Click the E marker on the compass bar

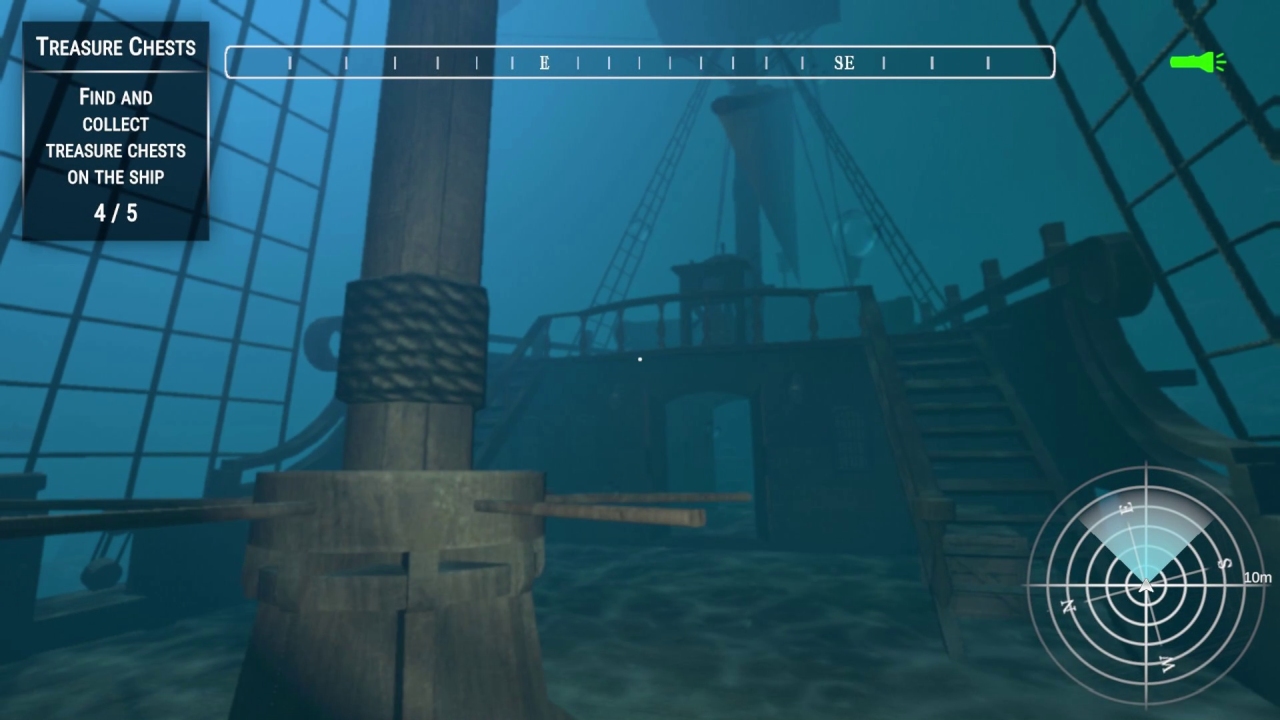coord(543,62)
